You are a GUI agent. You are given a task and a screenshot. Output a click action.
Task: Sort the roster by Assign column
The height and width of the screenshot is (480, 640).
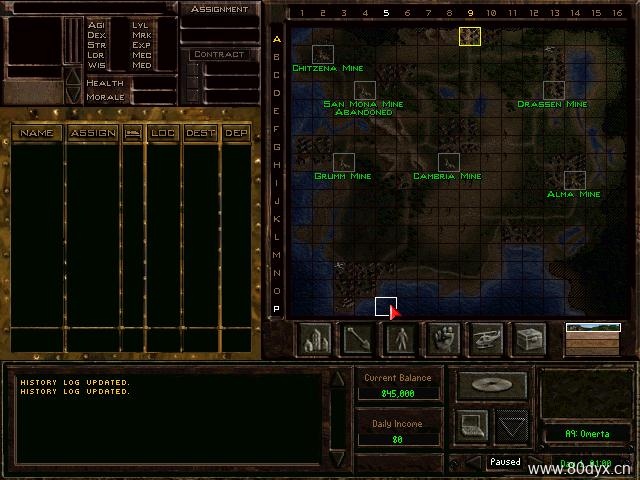point(92,133)
